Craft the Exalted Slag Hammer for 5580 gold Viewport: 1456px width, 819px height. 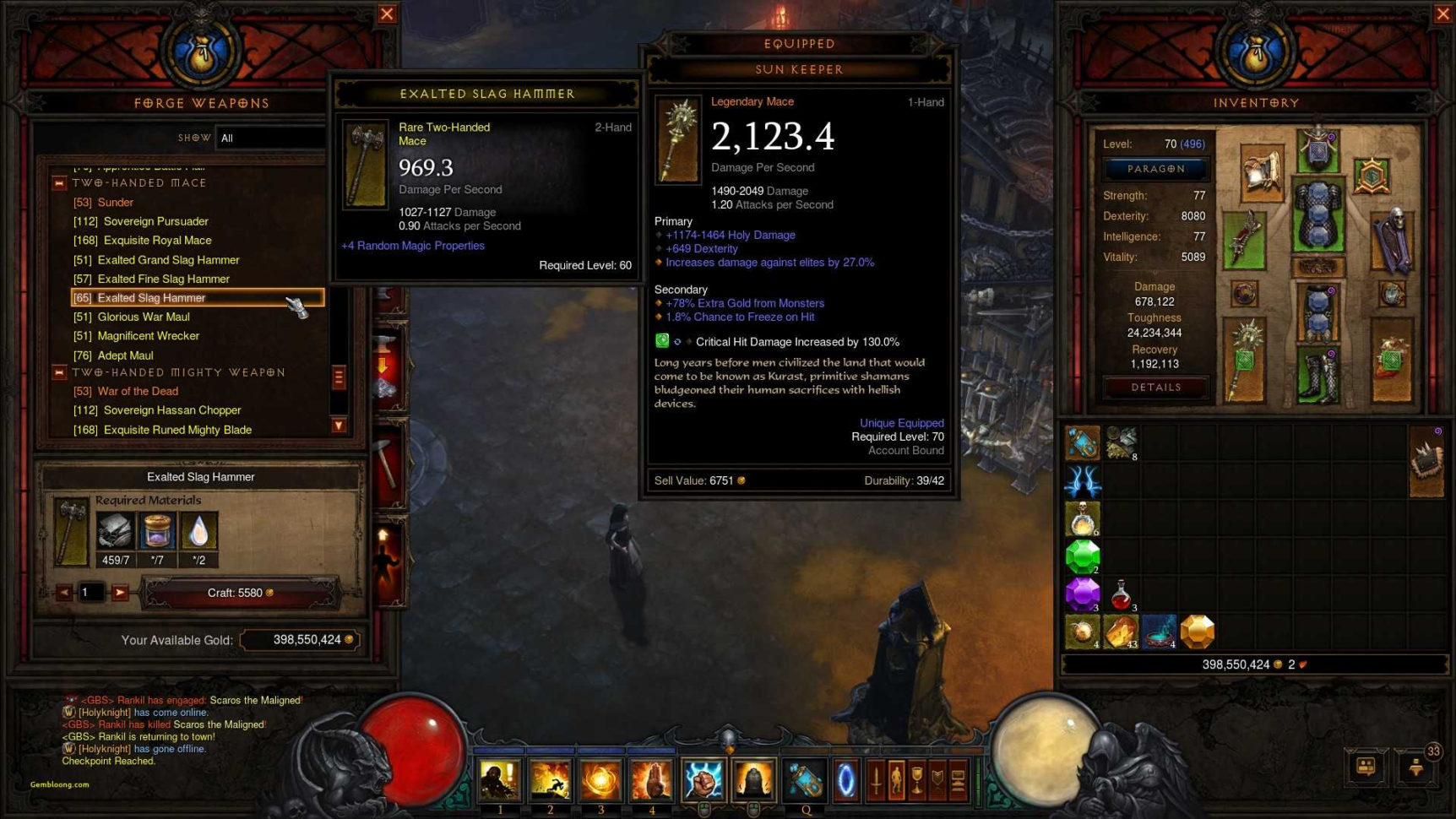241,593
